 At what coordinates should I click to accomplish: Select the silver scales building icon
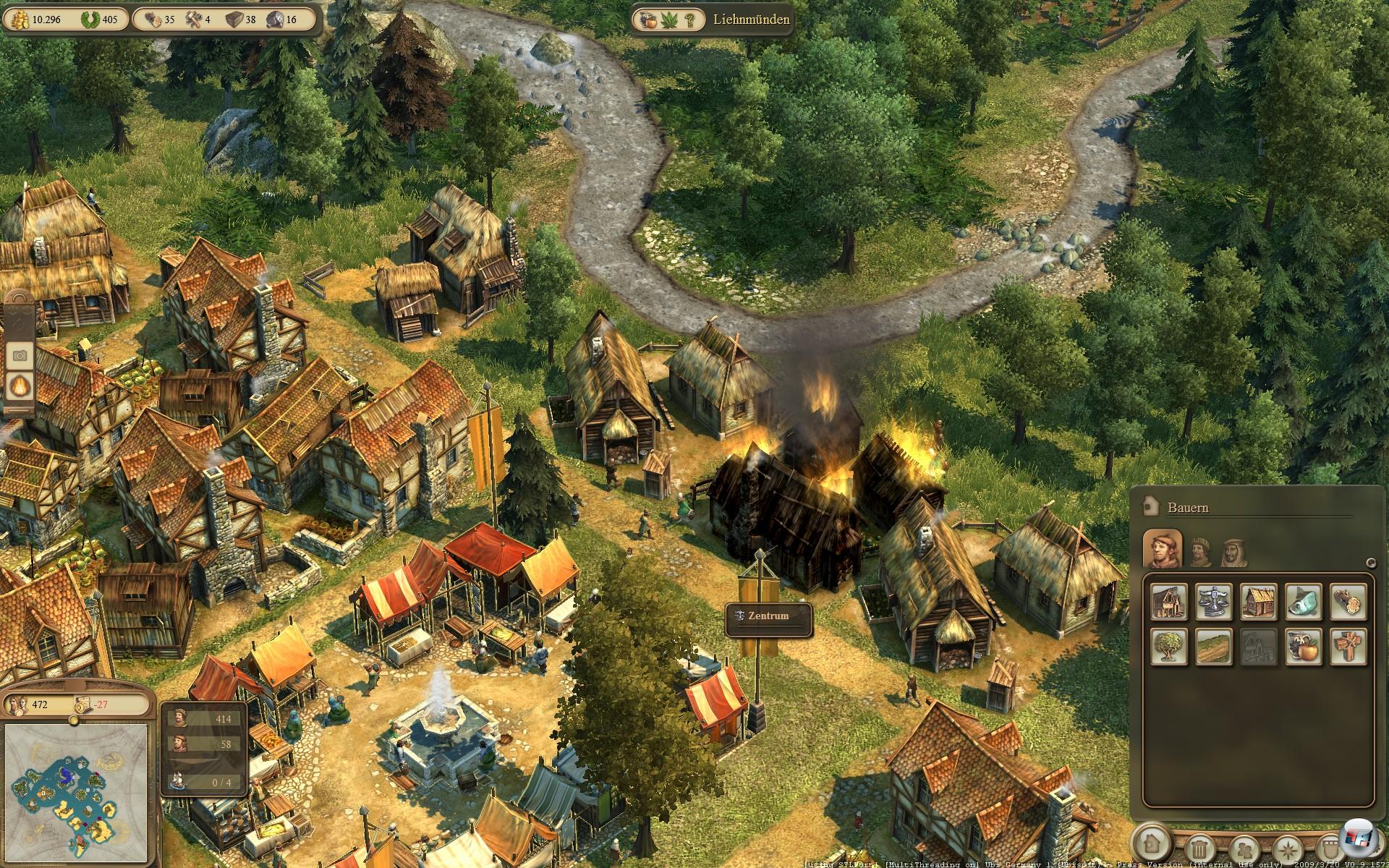(x=1213, y=602)
